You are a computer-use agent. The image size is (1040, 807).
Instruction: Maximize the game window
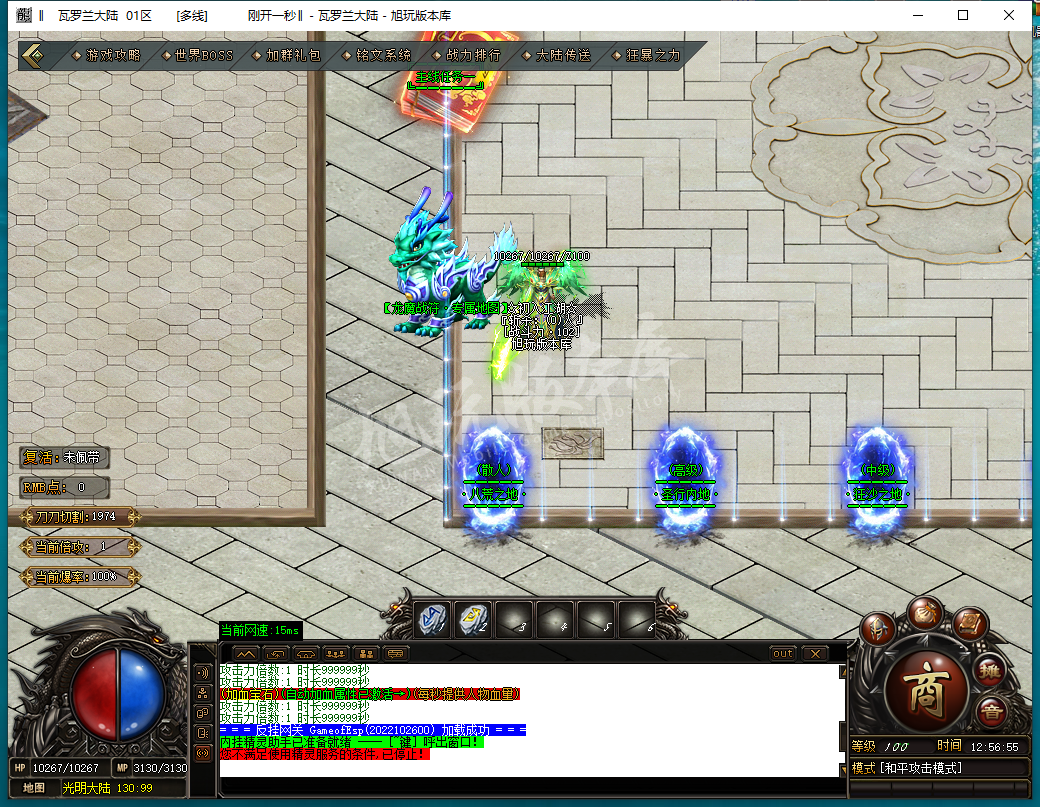(x=962, y=15)
